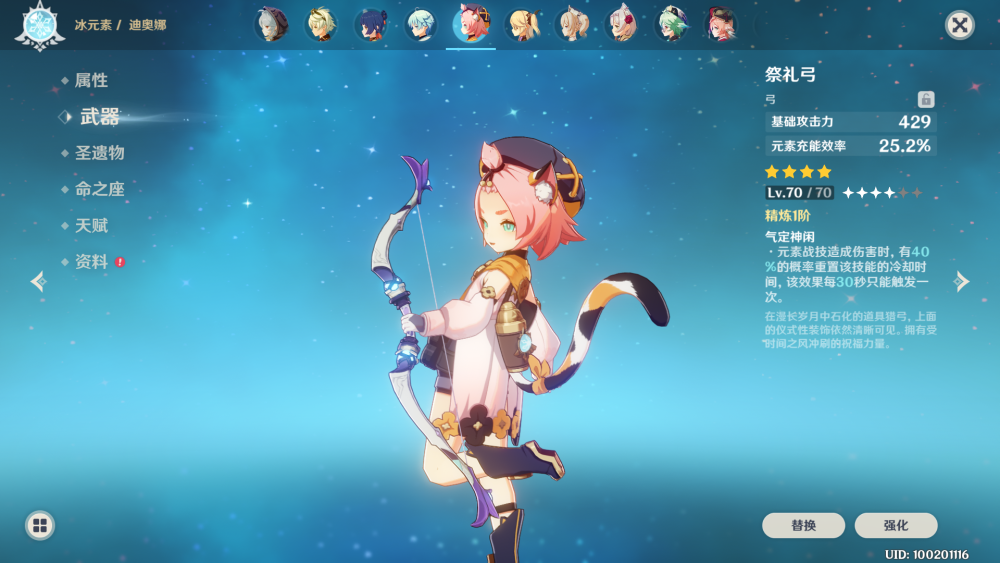Select the 武器 weapon menu entry

(x=99, y=117)
